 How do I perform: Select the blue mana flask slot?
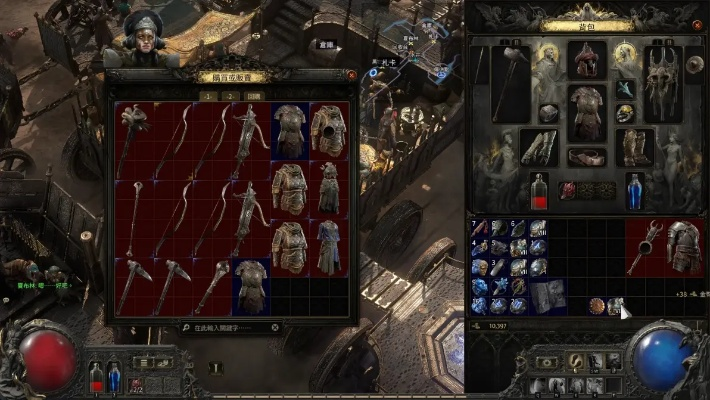pos(634,189)
